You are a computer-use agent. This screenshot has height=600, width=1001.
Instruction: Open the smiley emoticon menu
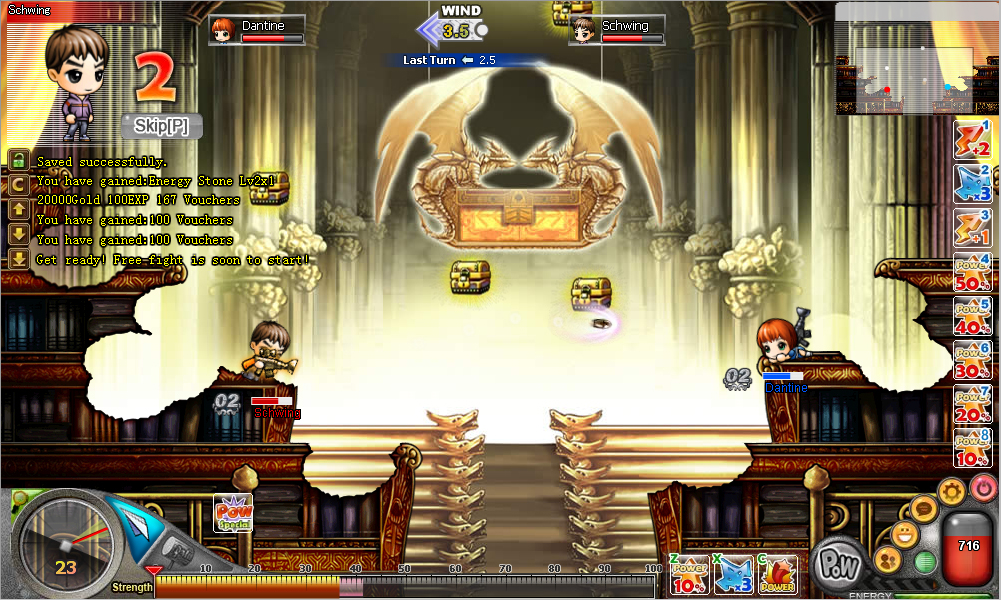(905, 535)
